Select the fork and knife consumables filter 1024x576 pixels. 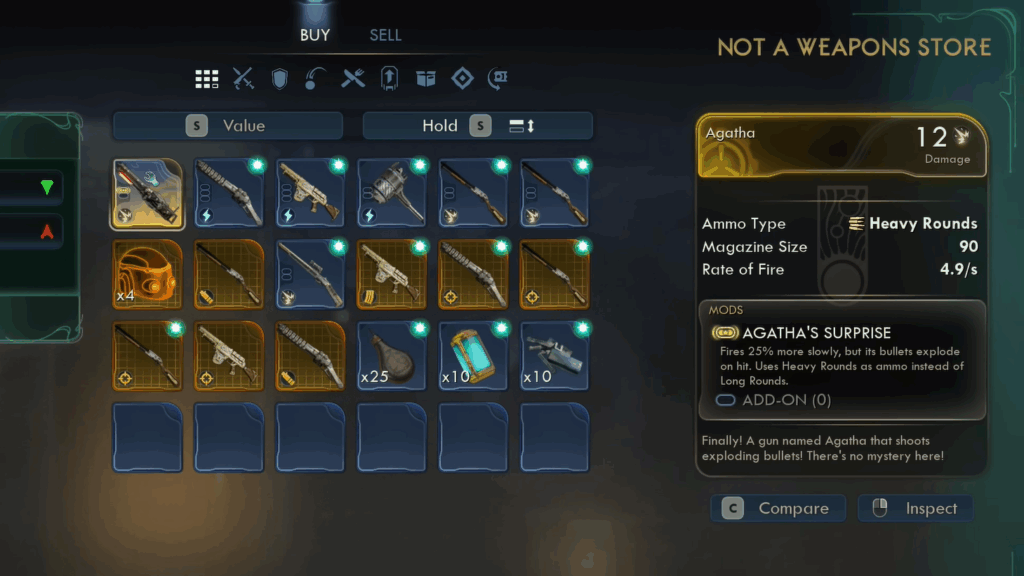coord(353,79)
